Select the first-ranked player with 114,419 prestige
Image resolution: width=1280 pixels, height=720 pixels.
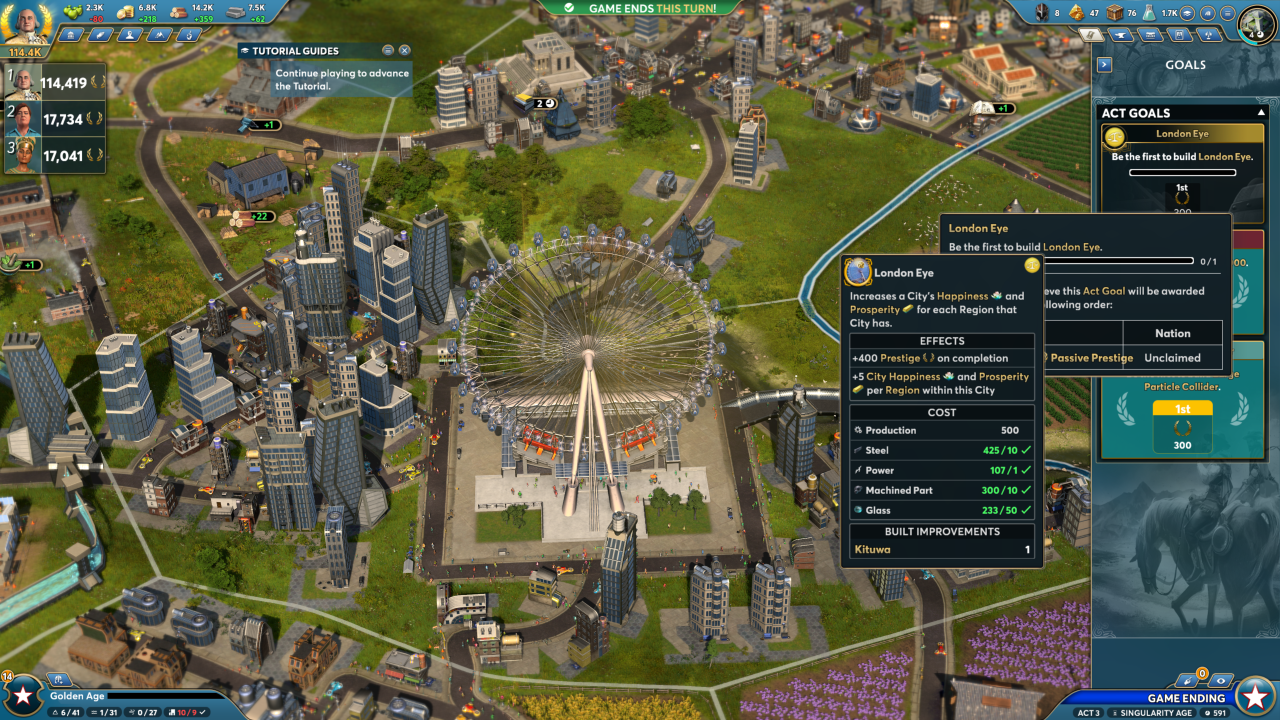pyautogui.click(x=55, y=83)
